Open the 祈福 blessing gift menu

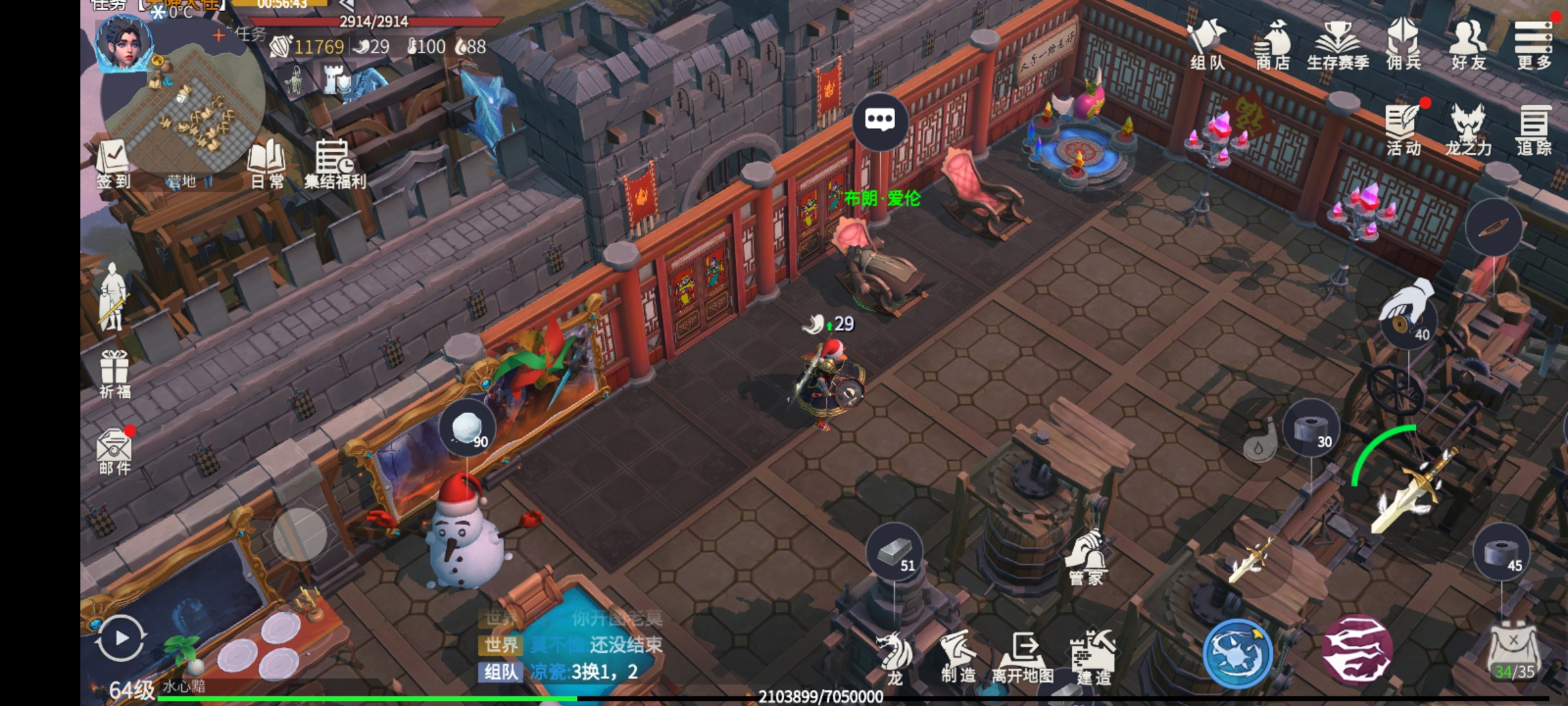coord(114,374)
